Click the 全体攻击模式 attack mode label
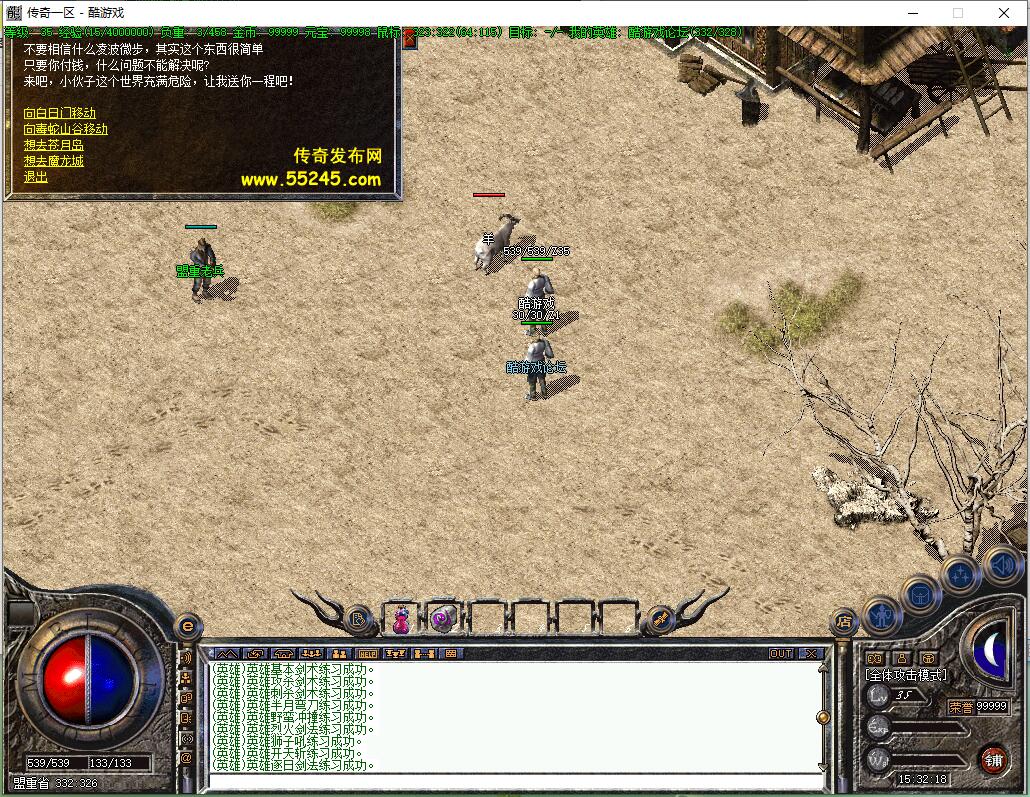This screenshot has height=797, width=1030. (x=905, y=675)
